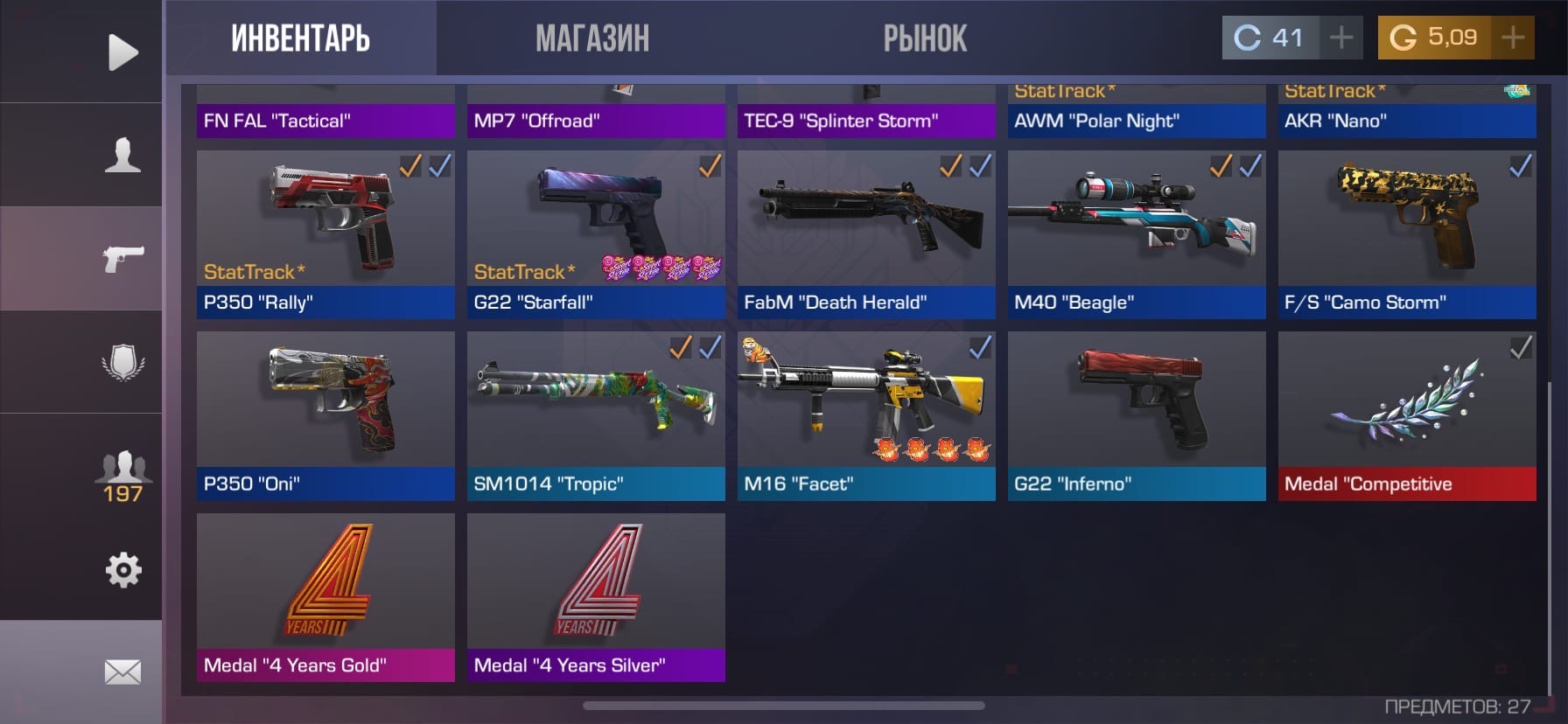This screenshot has height=724, width=1568.
Task: Choose the SM1014 "Tropic" shotgun skin
Action: pos(596,415)
